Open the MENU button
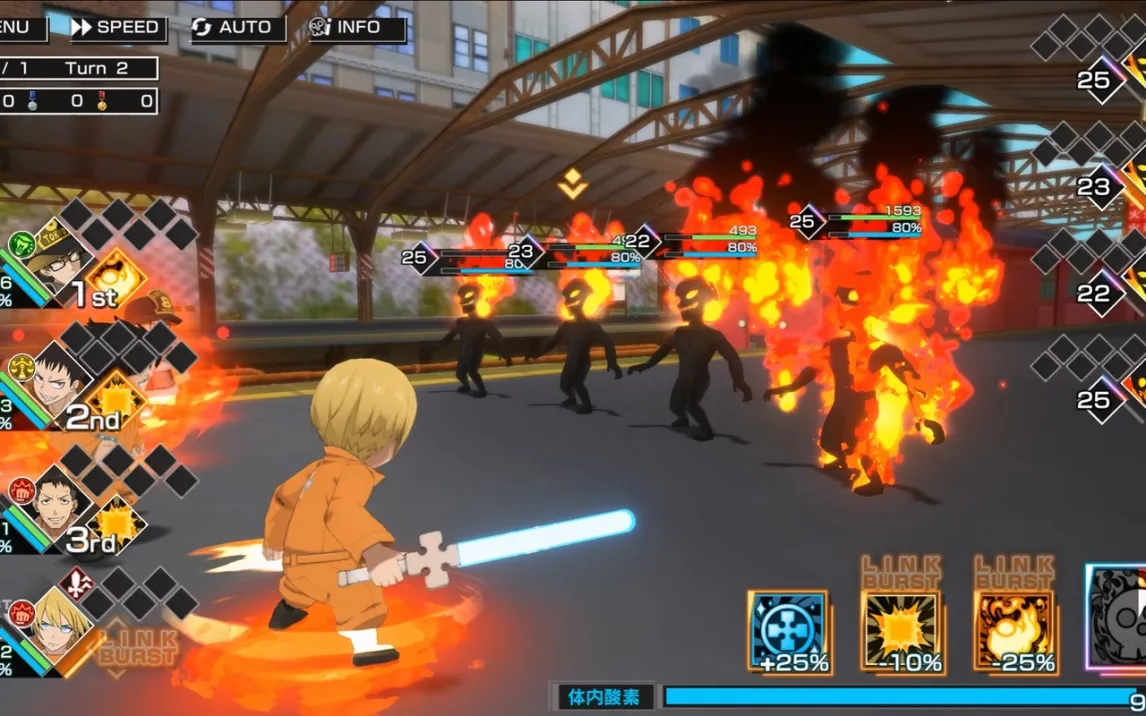This screenshot has width=1146, height=716. pos(20,28)
